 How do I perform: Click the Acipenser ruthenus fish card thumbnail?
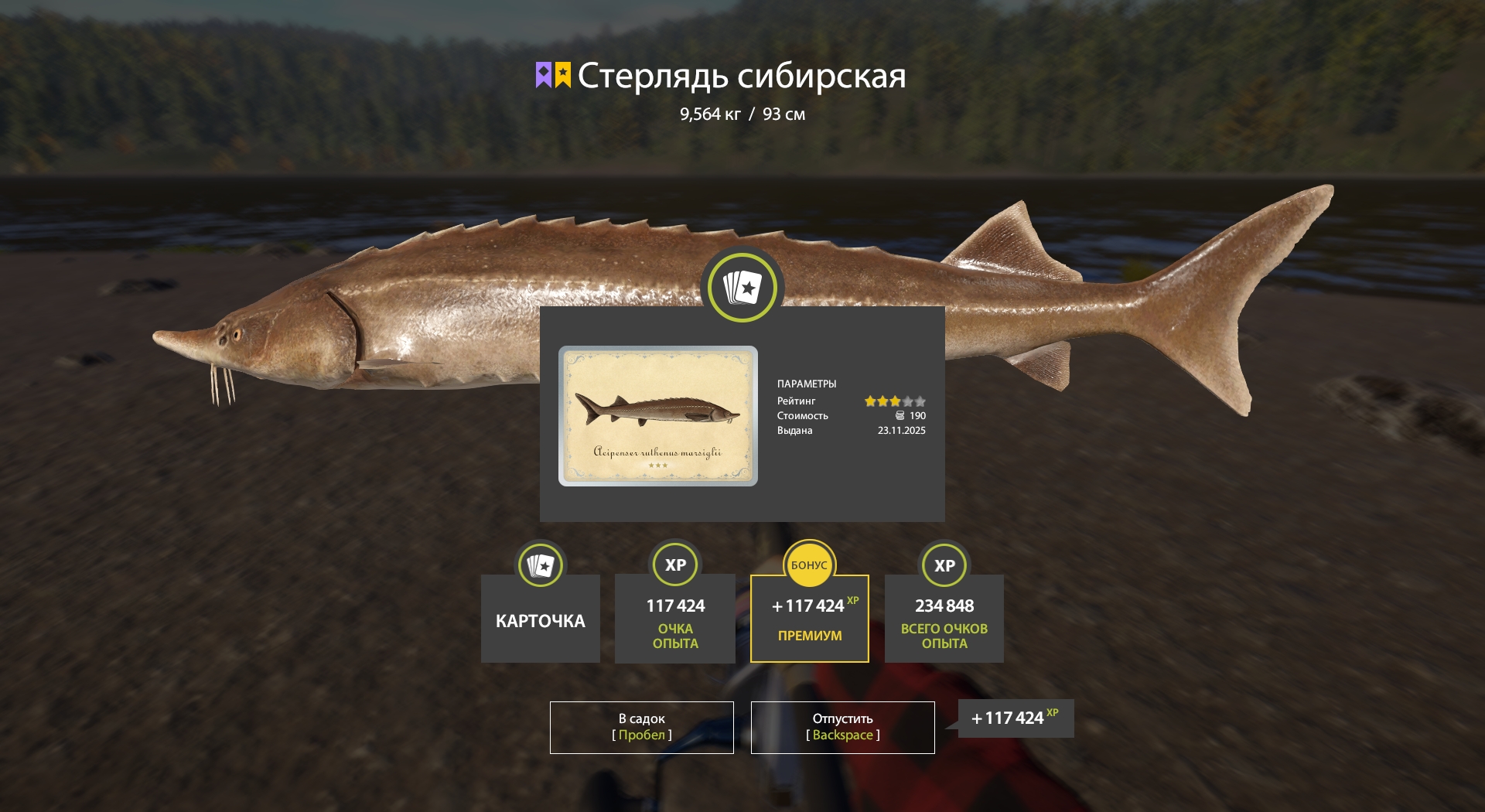658,416
